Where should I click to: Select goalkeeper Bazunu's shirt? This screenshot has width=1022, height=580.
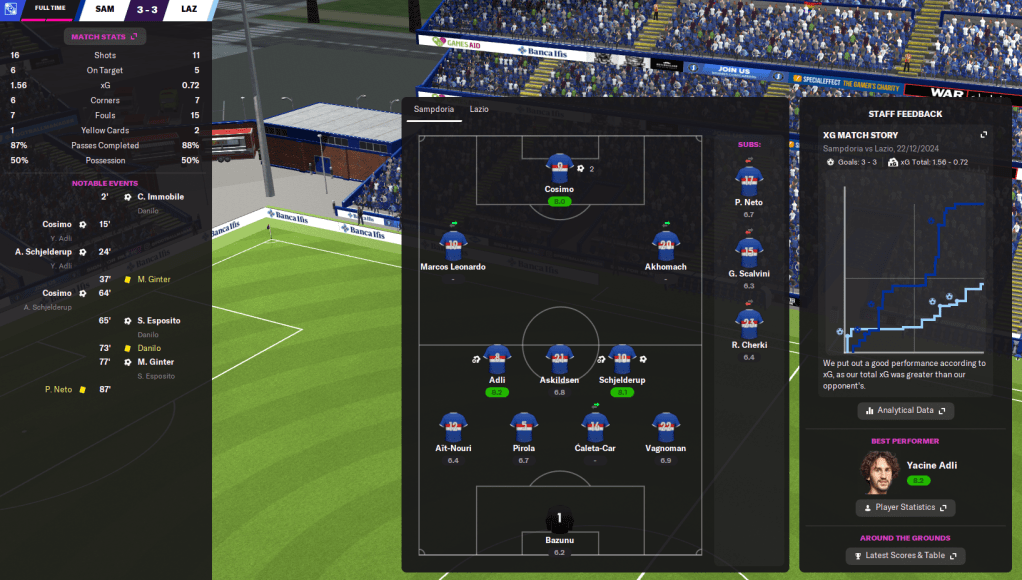pos(559,521)
